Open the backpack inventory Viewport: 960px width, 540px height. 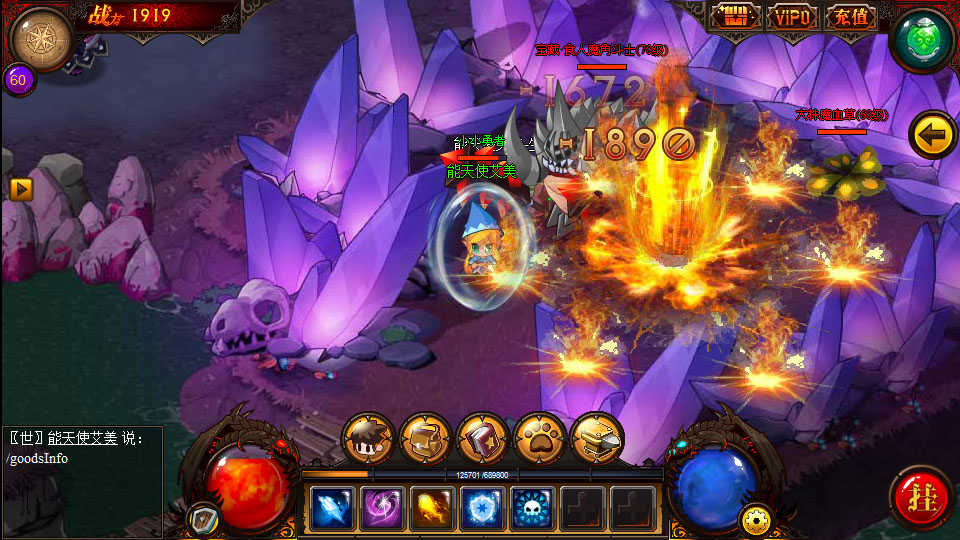click(425, 438)
